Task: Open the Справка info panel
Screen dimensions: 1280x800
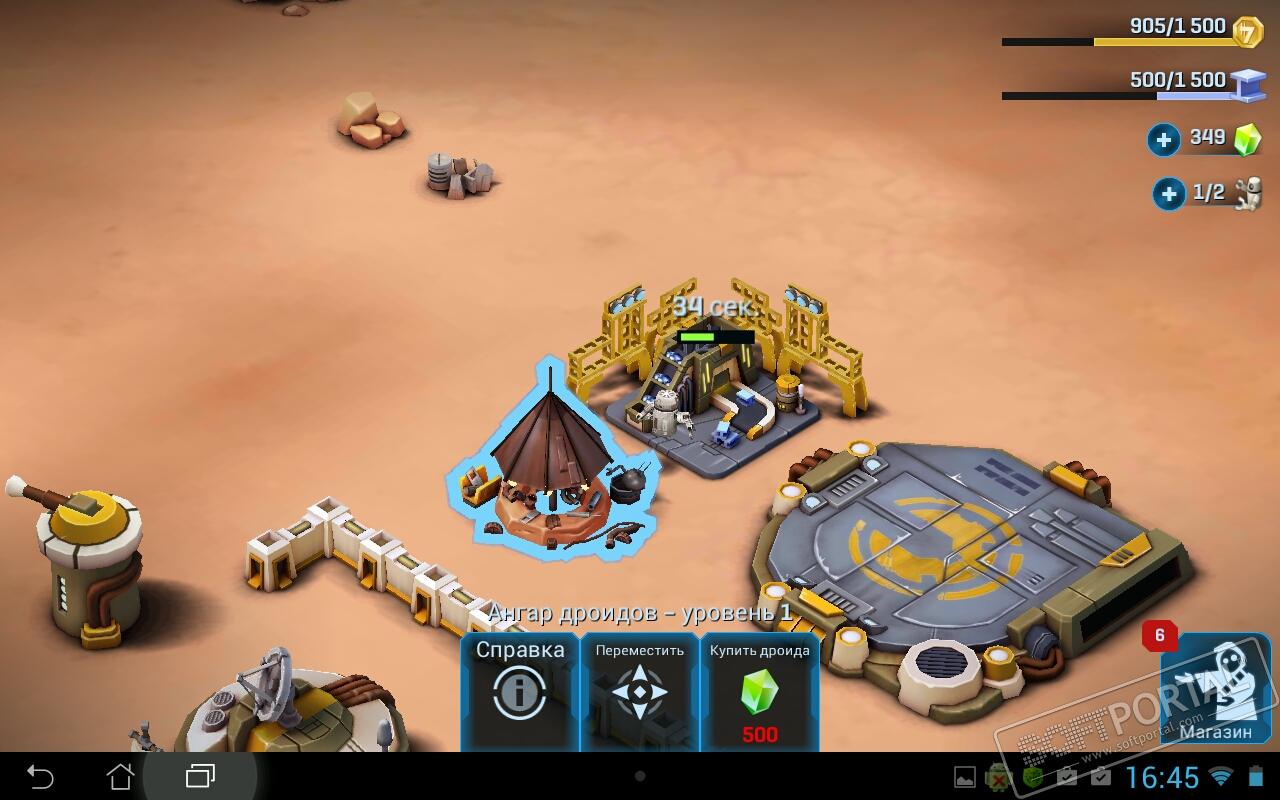Action: point(519,690)
